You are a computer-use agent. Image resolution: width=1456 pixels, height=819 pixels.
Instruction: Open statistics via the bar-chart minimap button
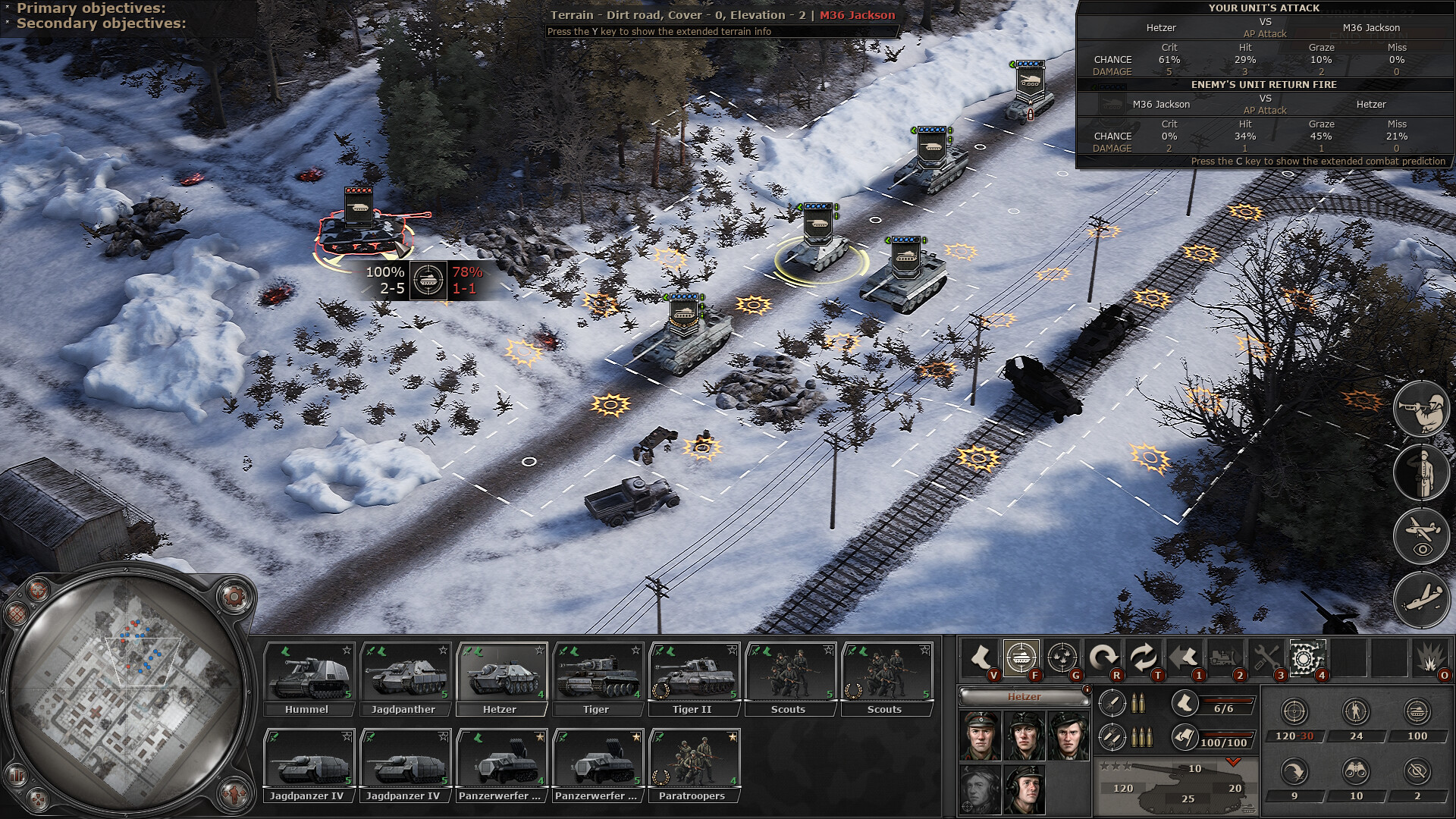(17, 775)
